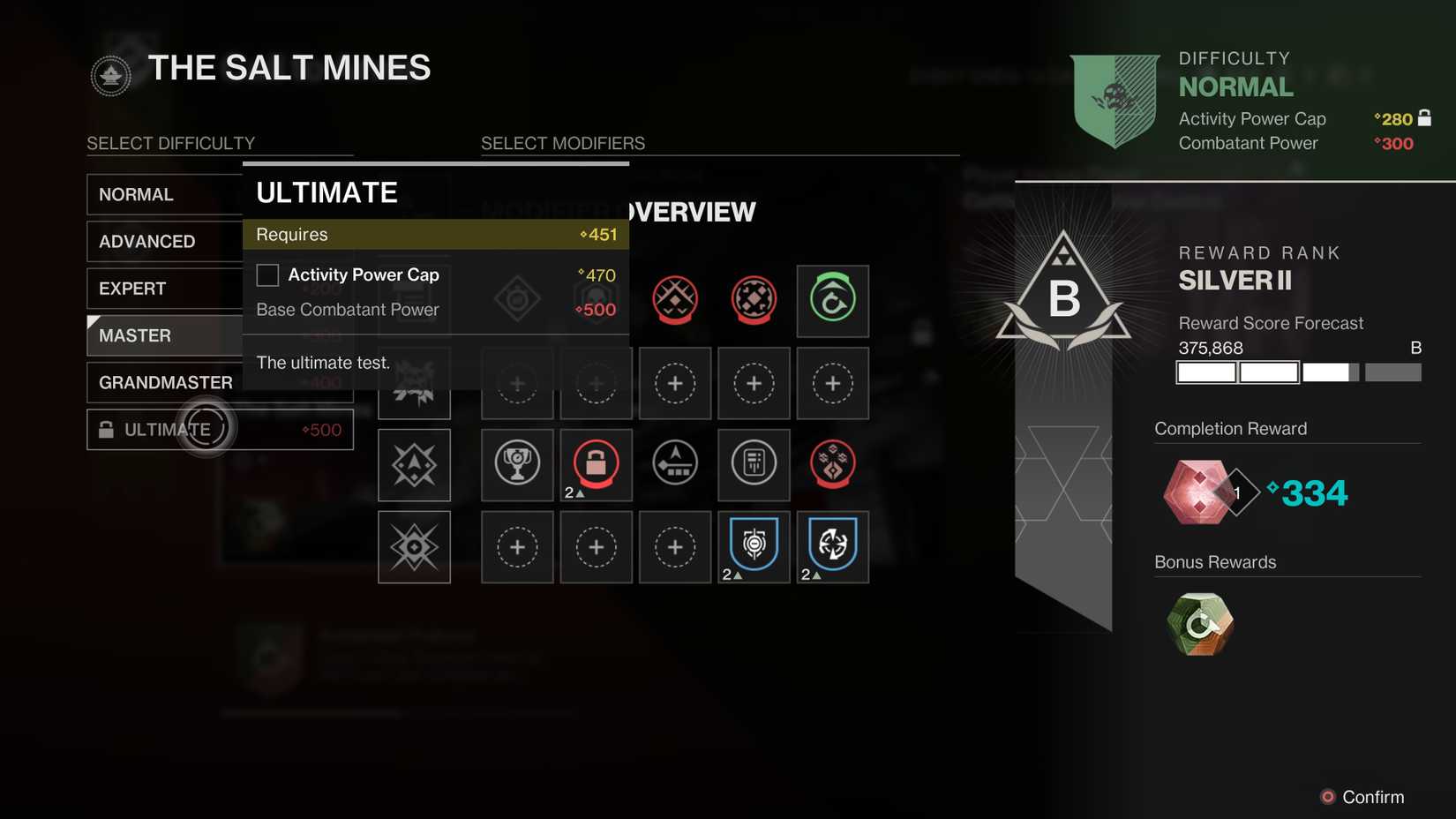
Task: Open the red crystal ball modifier in middle row
Action: (832, 465)
